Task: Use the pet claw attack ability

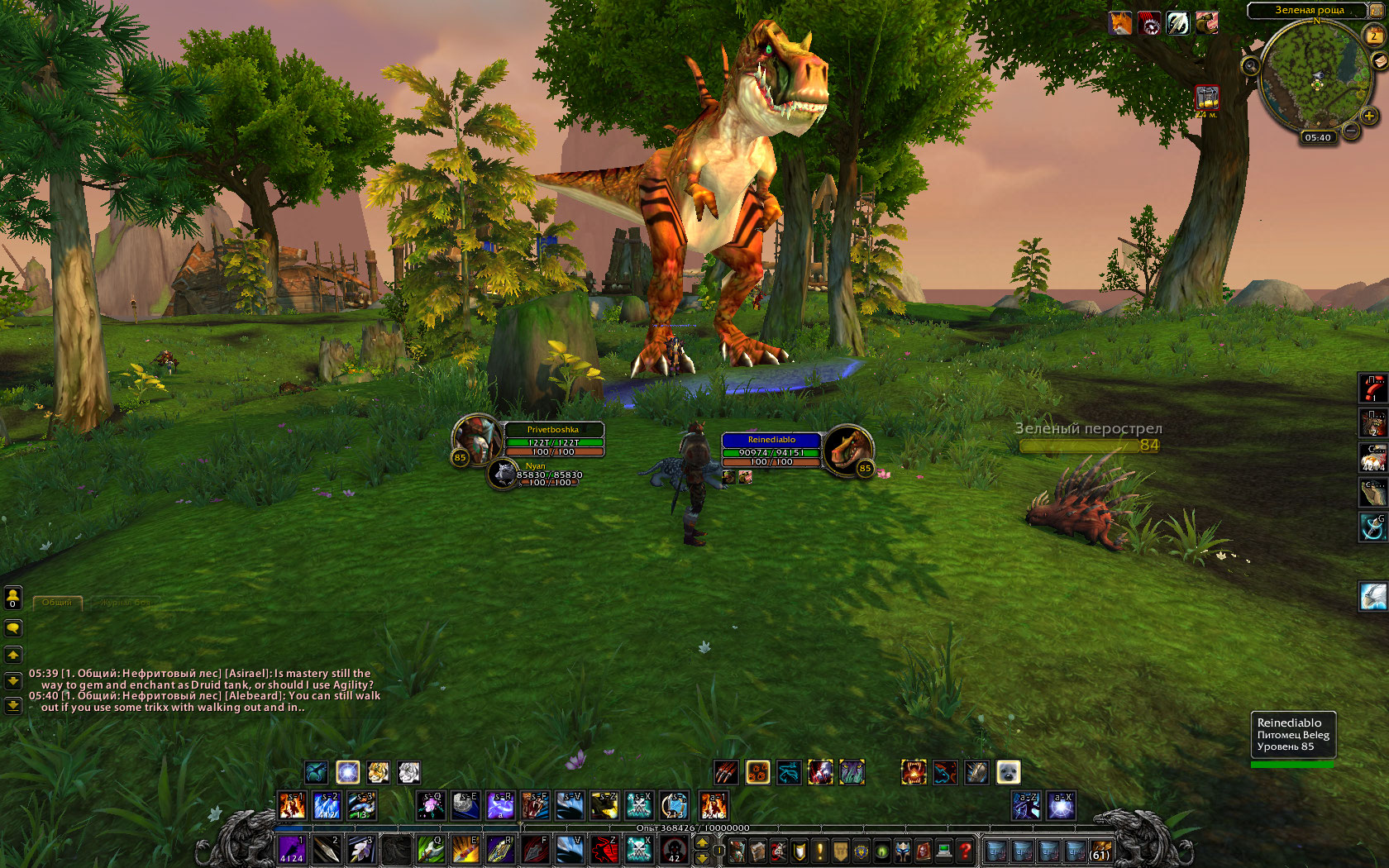Action: click(x=725, y=772)
